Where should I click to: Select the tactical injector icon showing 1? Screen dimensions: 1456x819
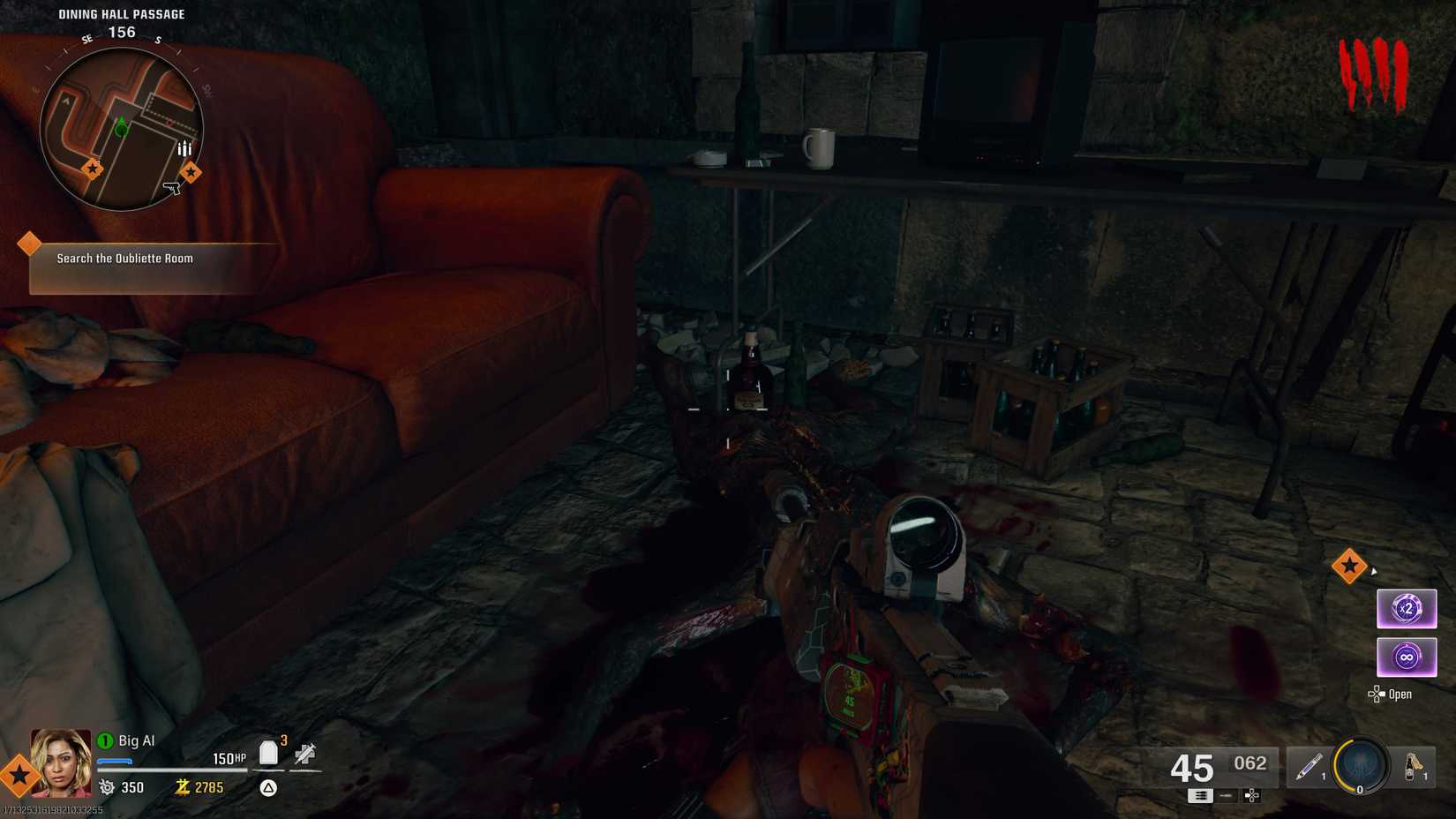tap(1308, 767)
